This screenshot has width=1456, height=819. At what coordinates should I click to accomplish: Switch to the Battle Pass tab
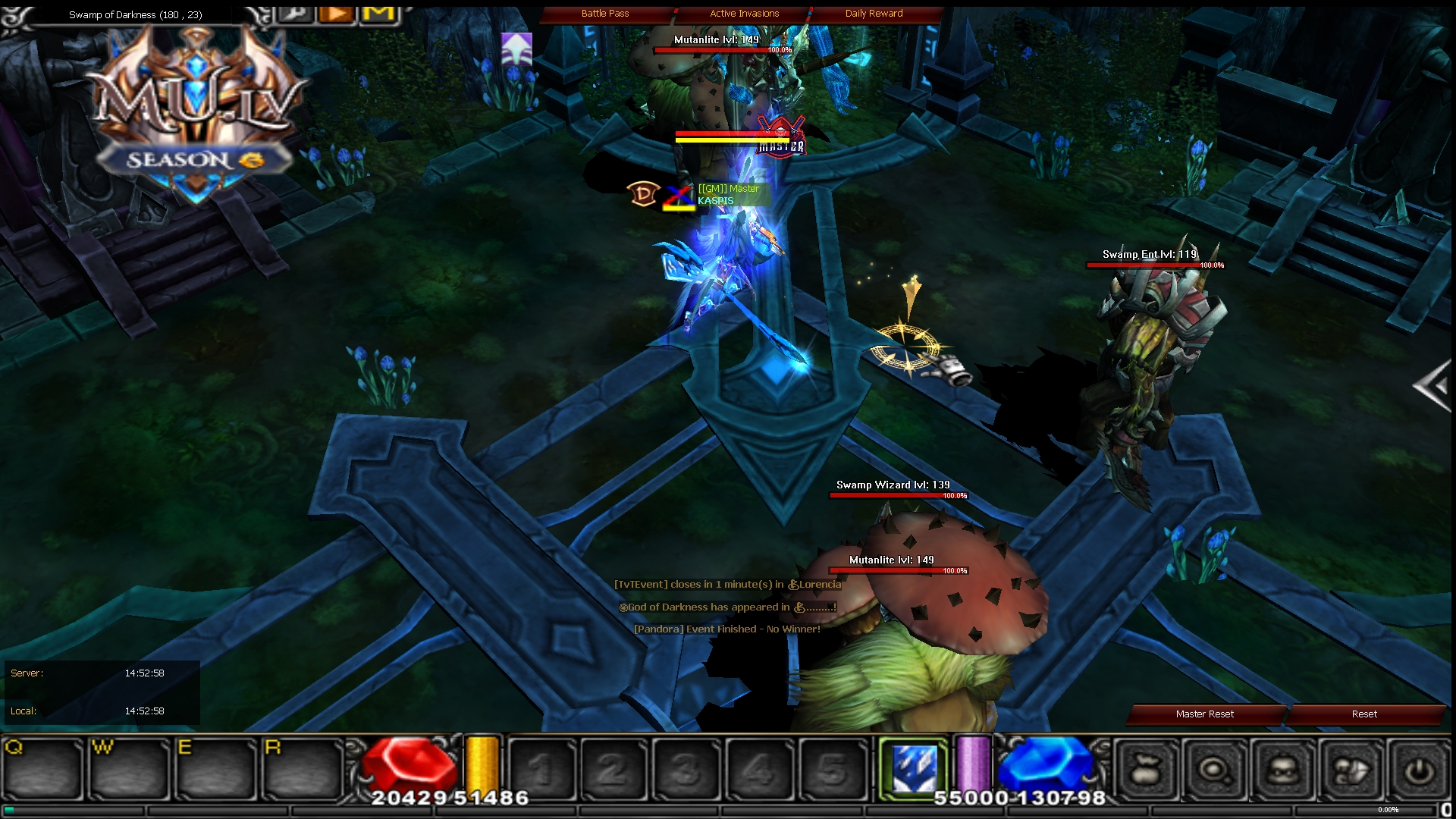coord(605,13)
